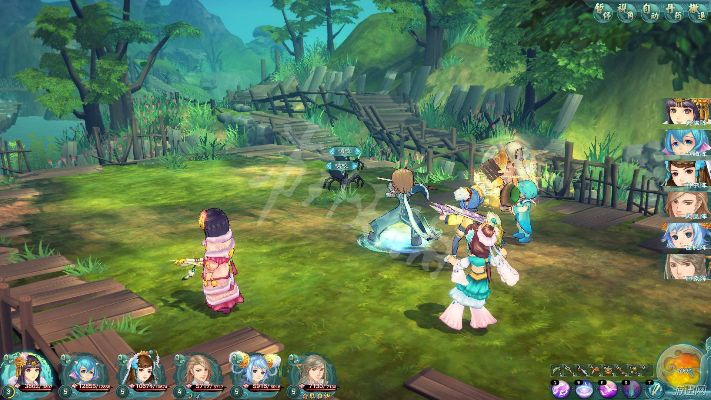Viewport: 711px width, 400px height.
Task: Pick the white-headband woman's party bar portrait
Action: 141,371
